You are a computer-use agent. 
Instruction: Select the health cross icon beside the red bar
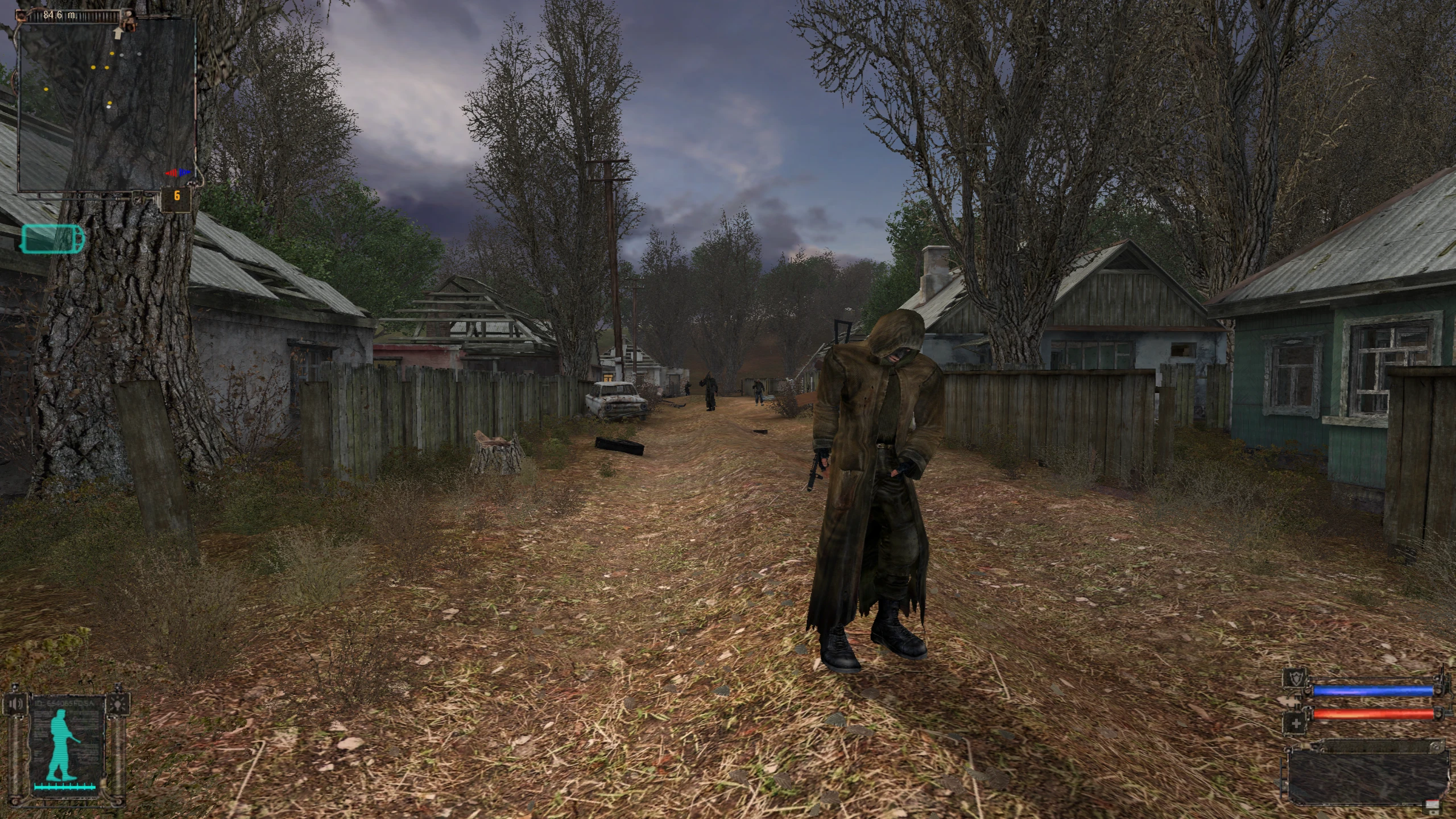coord(1295,723)
